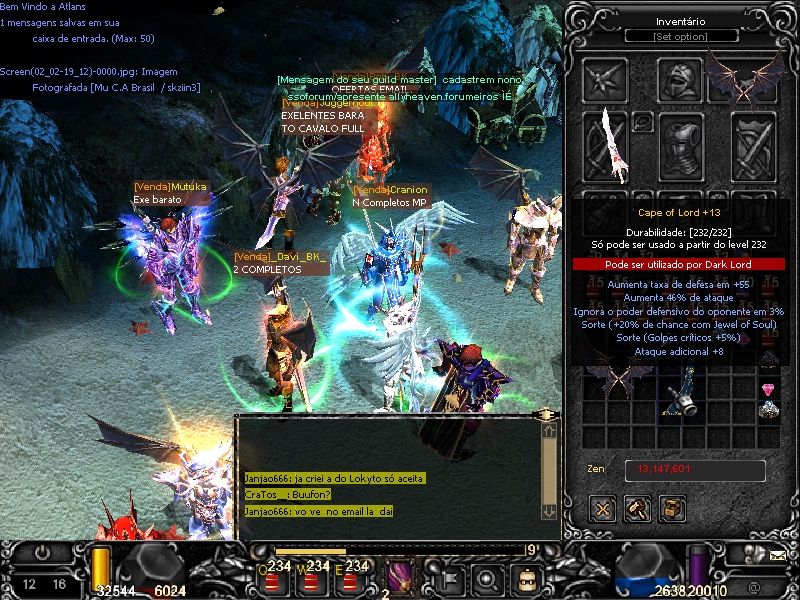
Task: Click the Set option button
Action: 681,37
